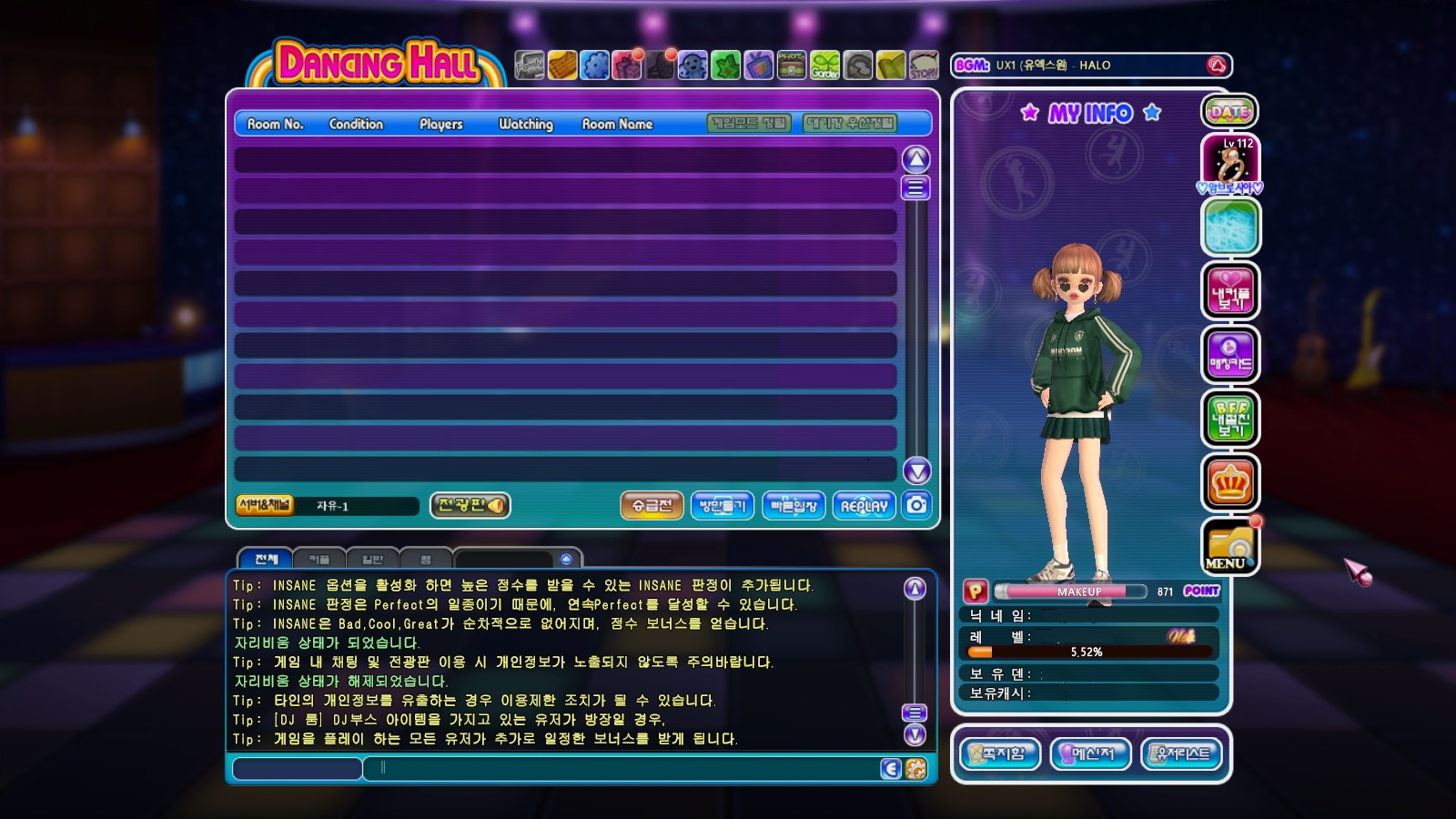Open the MENU folder icon

coord(1230,546)
